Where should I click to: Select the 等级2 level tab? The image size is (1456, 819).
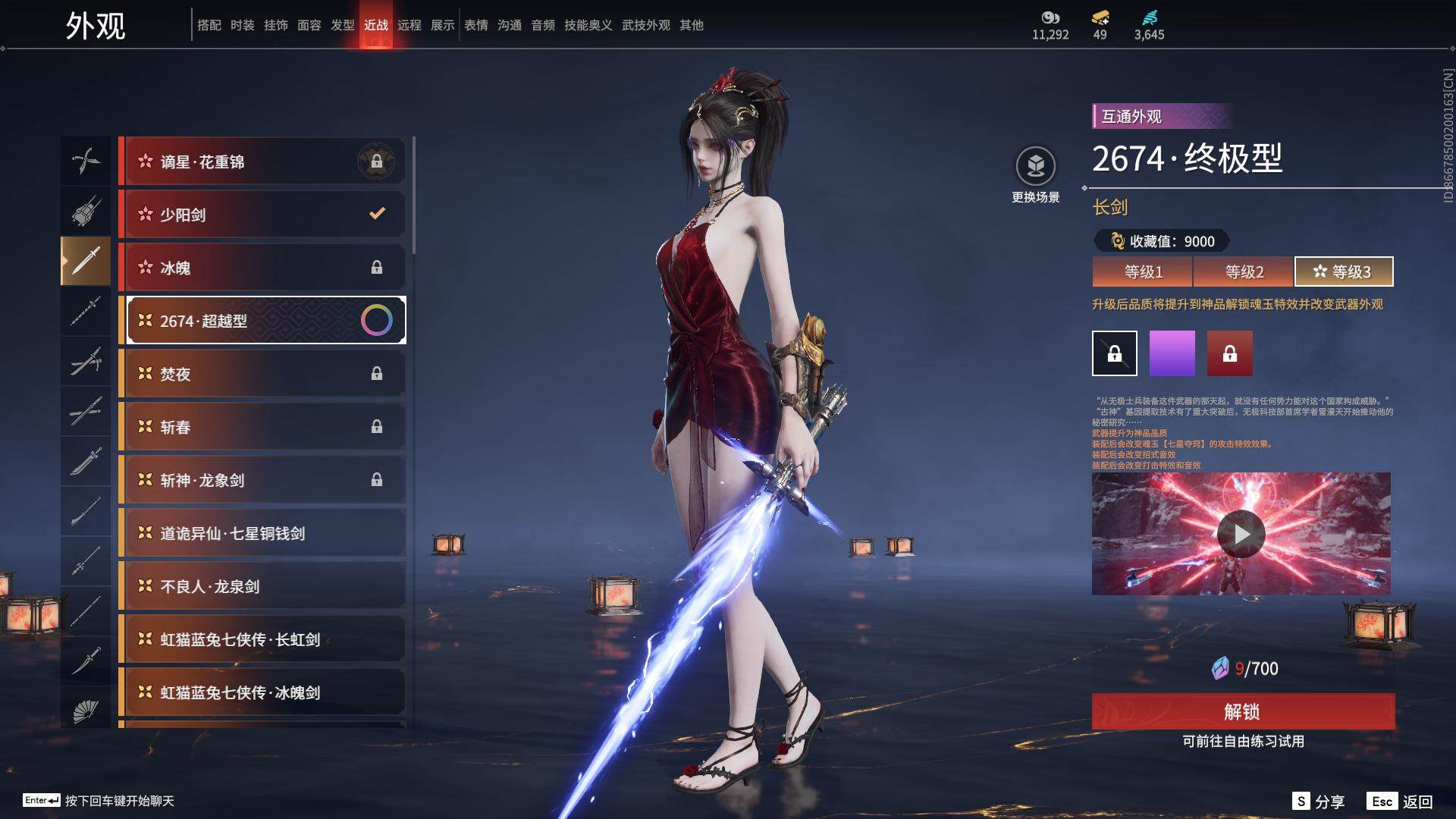click(x=1244, y=271)
